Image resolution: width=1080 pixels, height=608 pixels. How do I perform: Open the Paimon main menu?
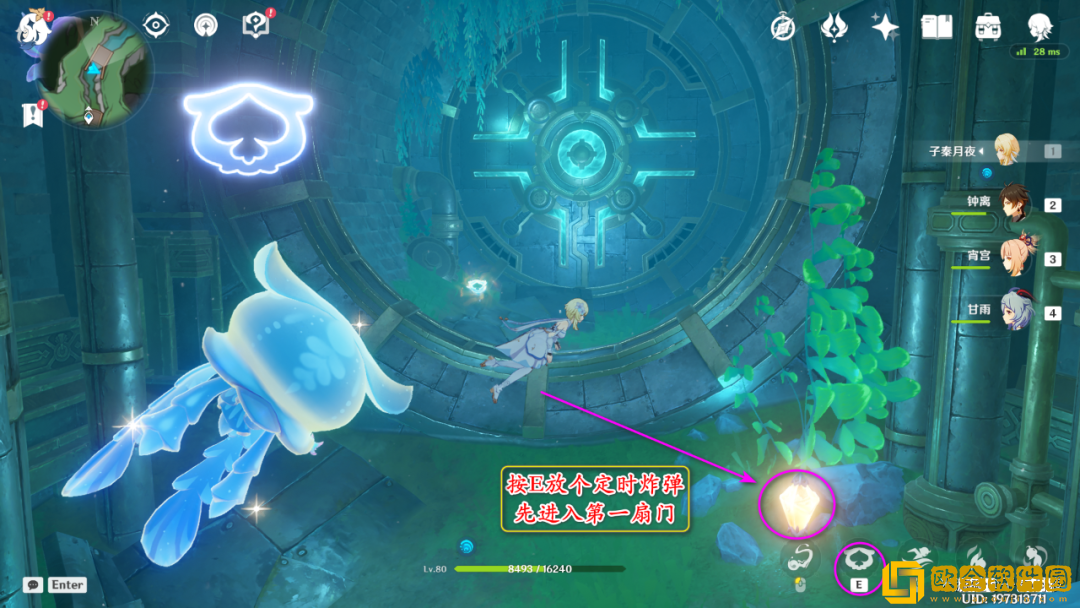pos(32,28)
